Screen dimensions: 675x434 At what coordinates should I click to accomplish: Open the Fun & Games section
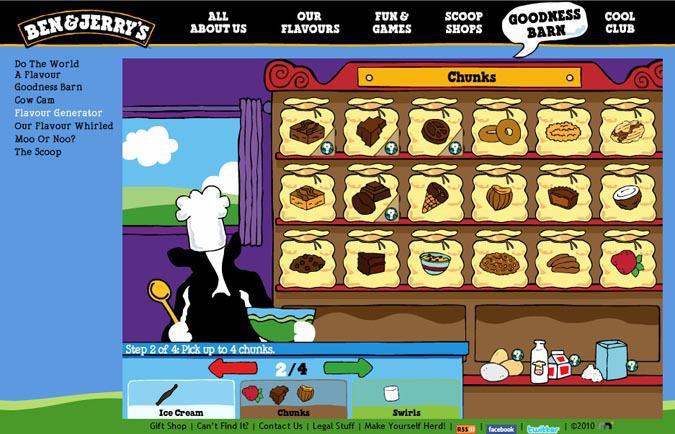(392, 22)
